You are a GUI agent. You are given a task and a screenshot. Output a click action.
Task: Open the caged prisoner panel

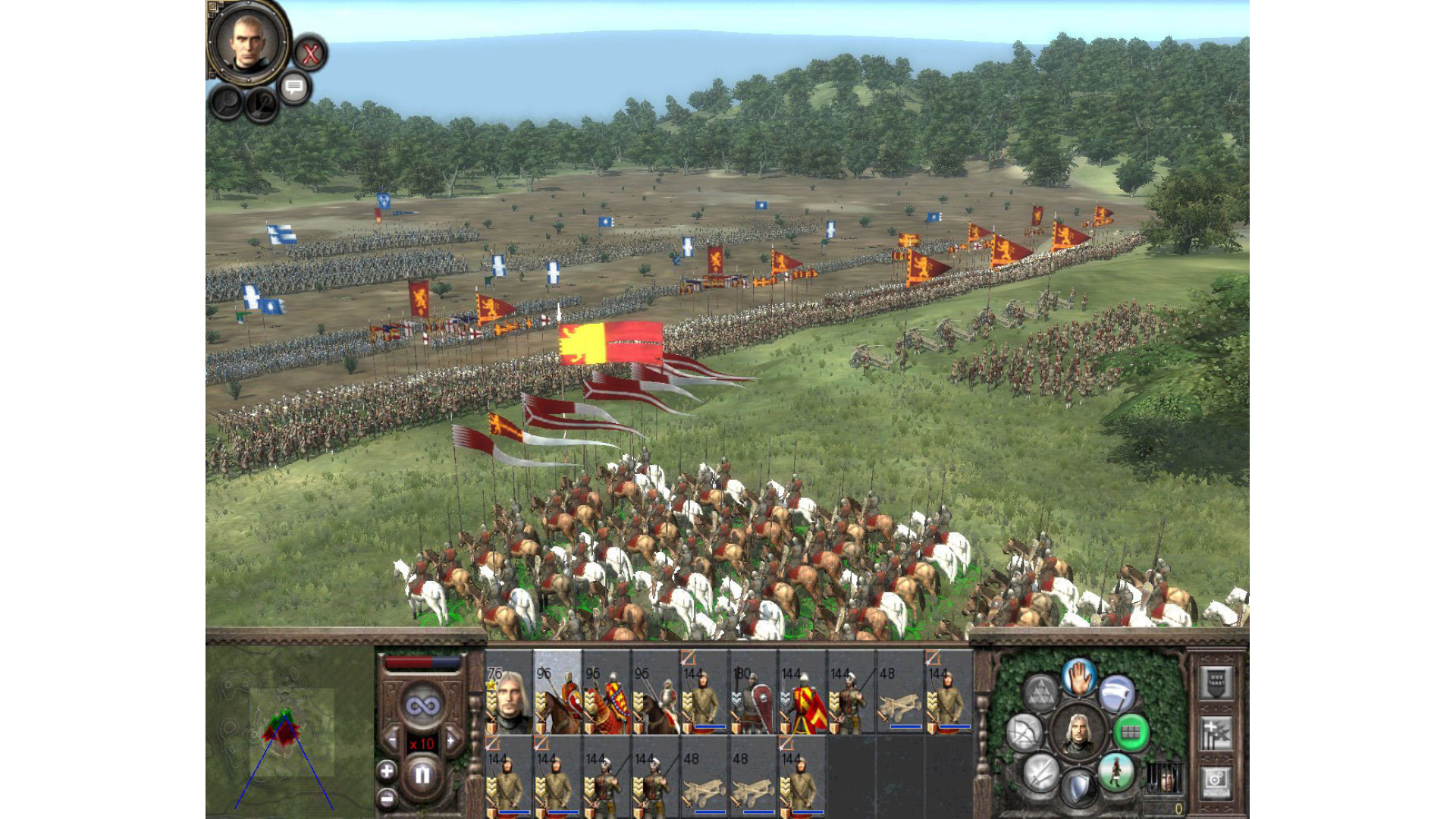click(x=1164, y=777)
